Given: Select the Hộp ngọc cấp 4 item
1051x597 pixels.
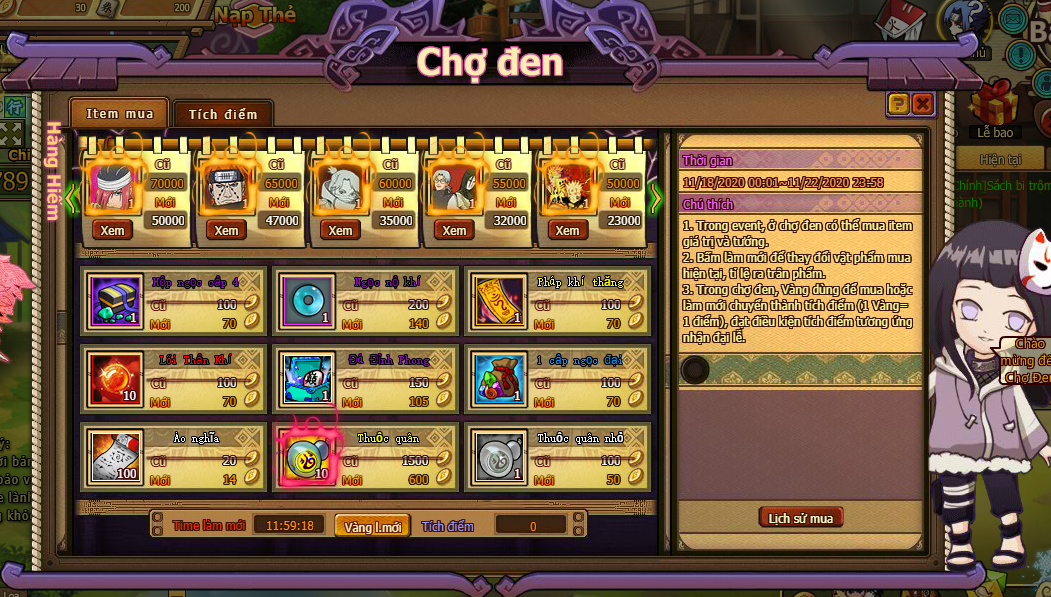Looking at the screenshot, I should (117, 299).
